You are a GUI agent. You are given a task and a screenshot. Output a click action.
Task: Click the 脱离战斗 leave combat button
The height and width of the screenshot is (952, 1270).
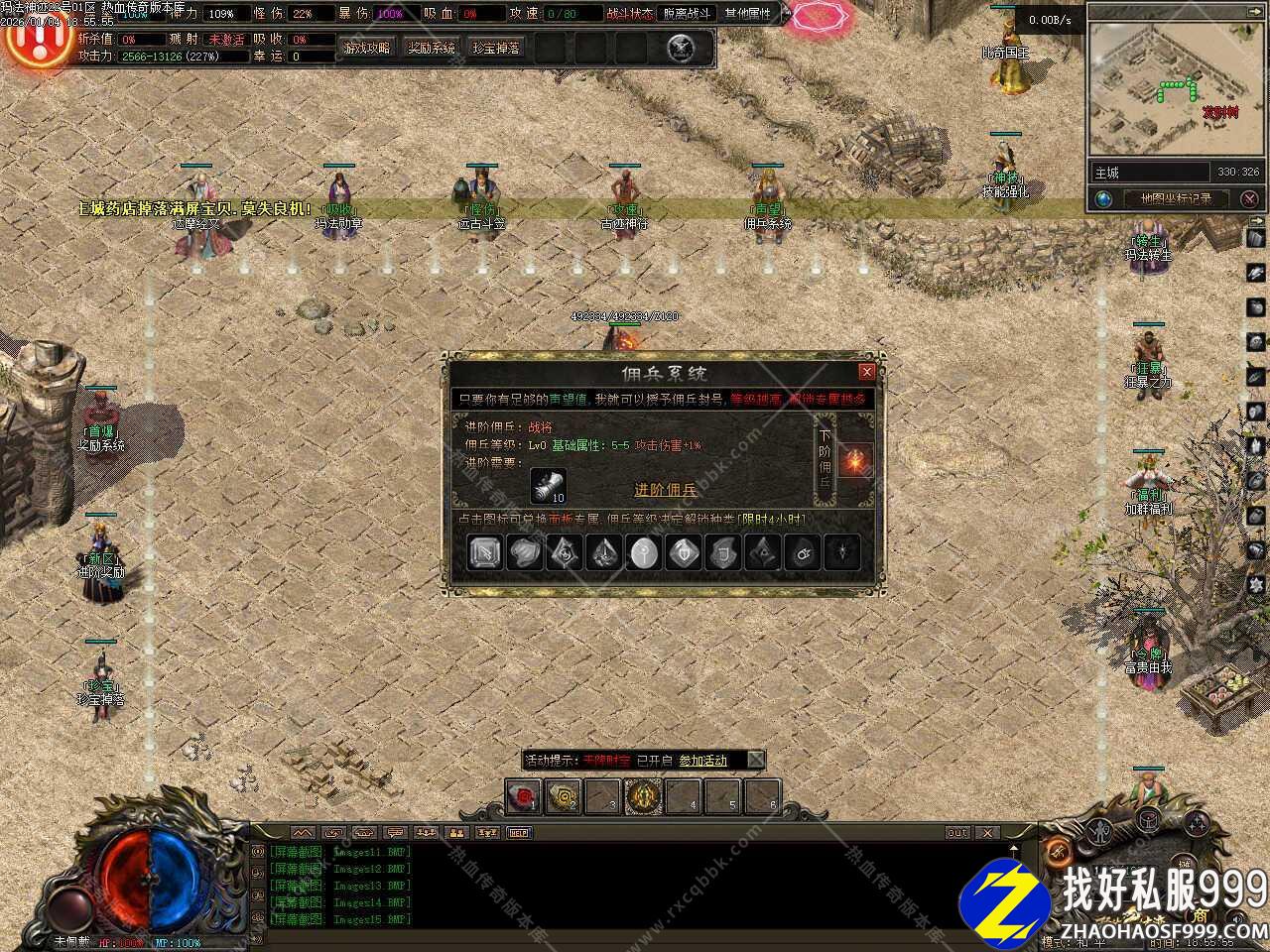coord(687,14)
